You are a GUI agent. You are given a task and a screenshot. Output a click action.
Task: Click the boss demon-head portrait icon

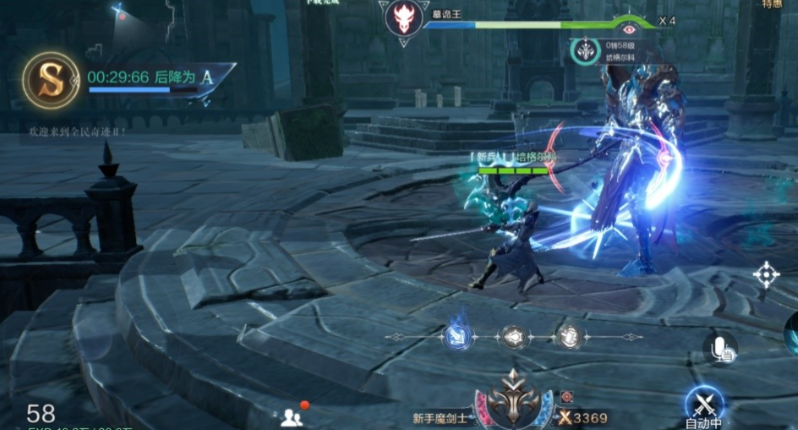(402, 20)
